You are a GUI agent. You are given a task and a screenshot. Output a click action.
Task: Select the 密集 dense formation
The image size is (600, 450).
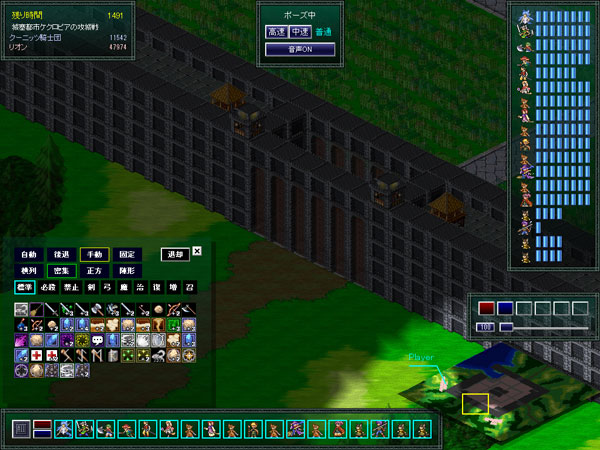pos(61,270)
